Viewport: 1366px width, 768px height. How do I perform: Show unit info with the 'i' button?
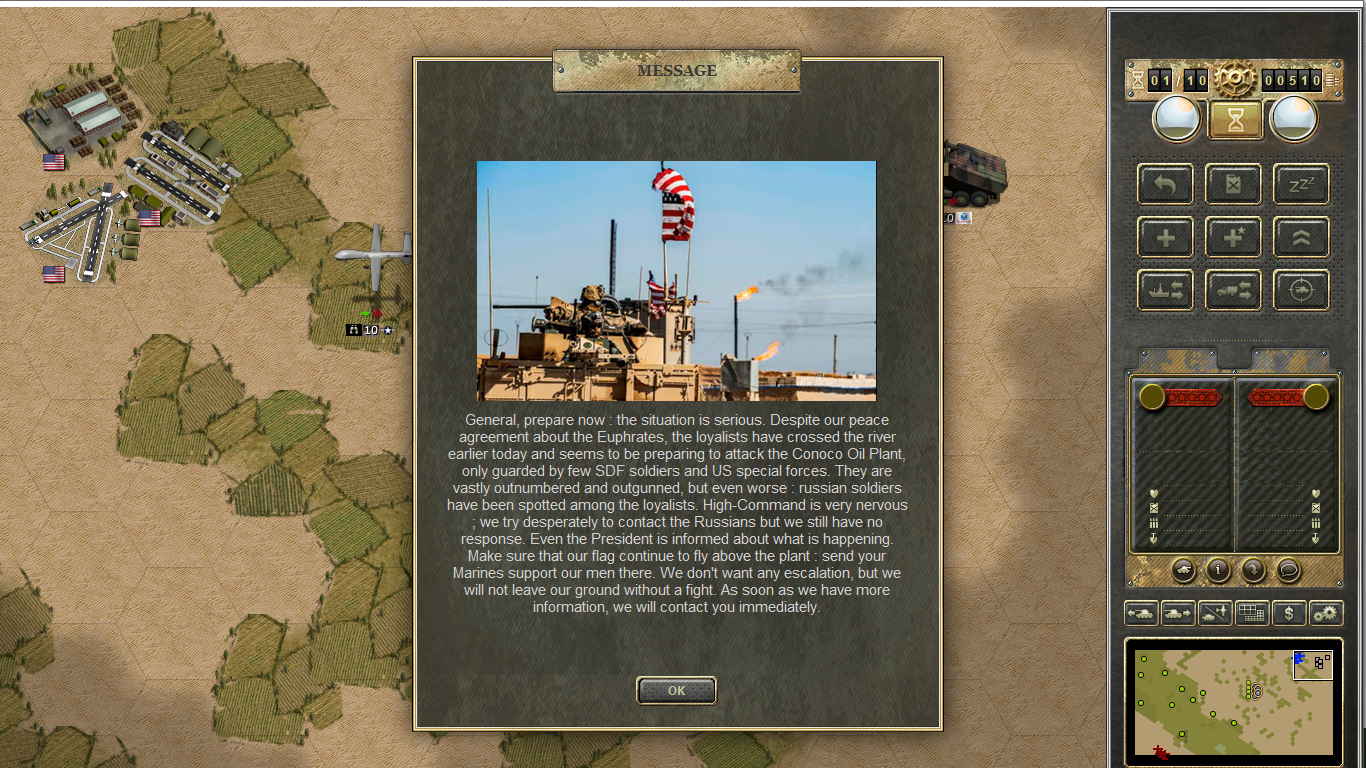point(1218,570)
